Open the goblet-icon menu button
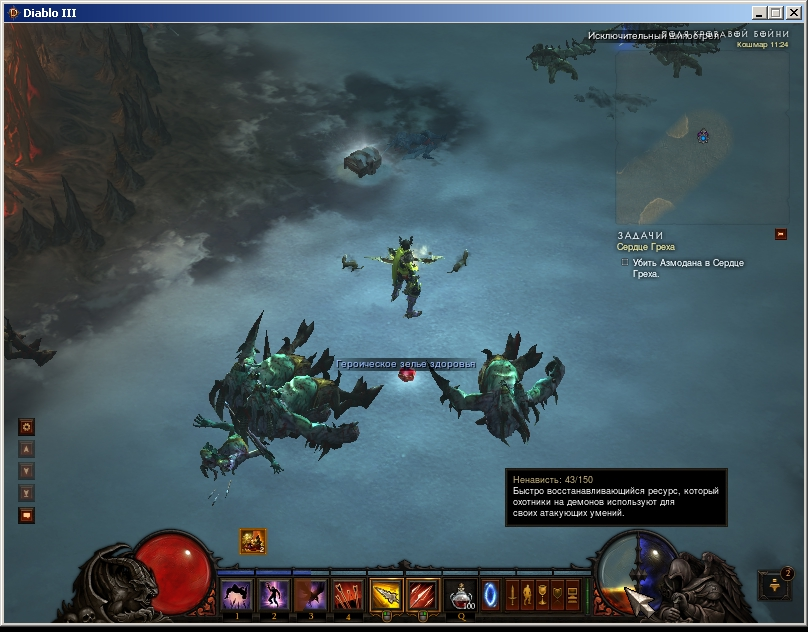The image size is (808, 632). coord(542,594)
